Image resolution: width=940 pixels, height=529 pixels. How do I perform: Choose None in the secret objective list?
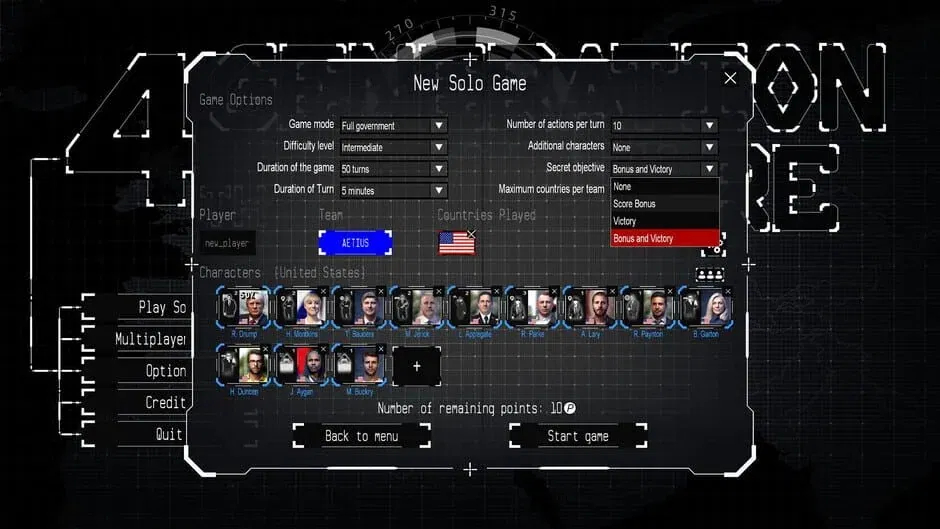[664, 187]
